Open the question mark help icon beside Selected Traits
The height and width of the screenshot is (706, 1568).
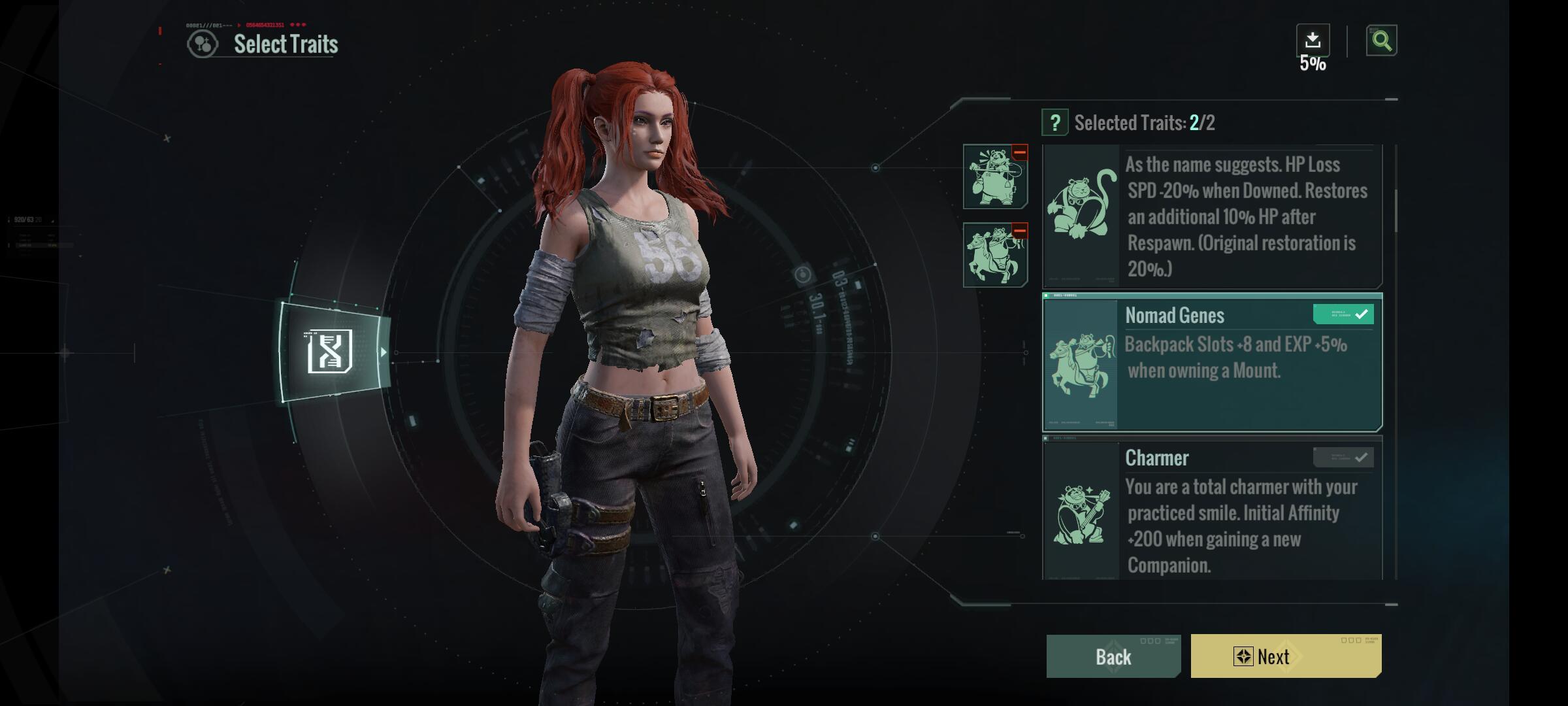click(1056, 122)
